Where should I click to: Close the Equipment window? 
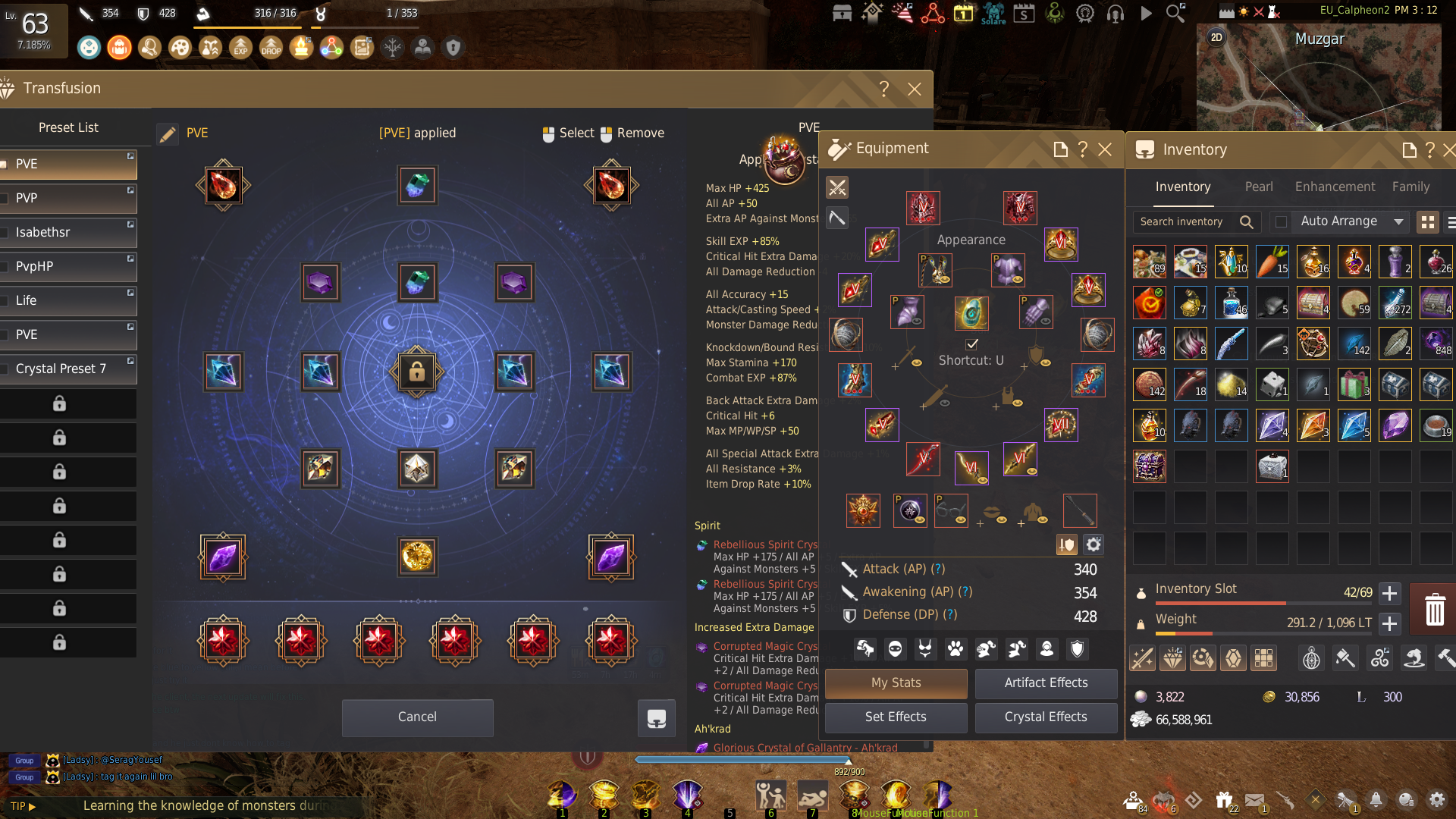(1105, 149)
